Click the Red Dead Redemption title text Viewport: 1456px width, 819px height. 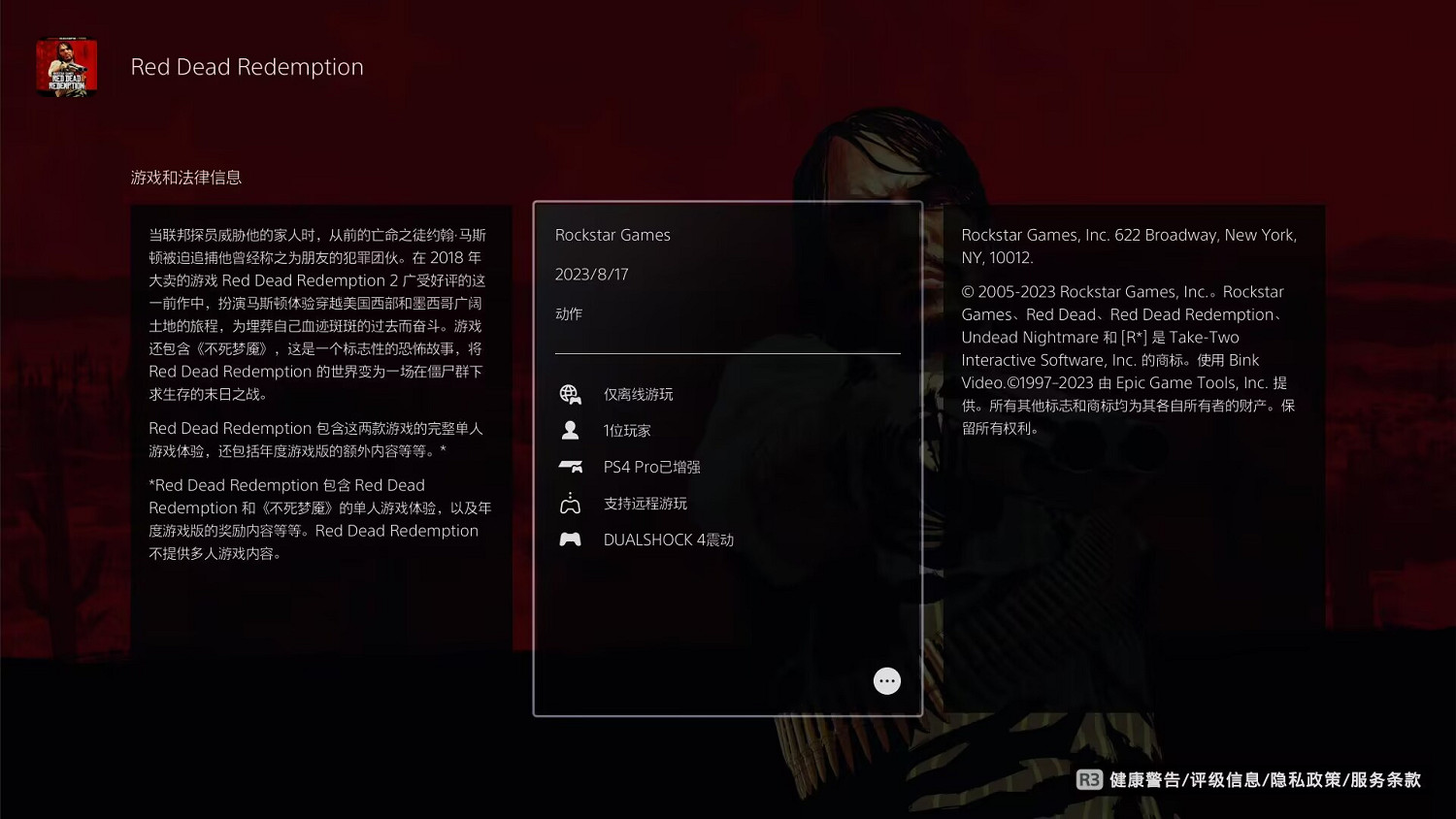click(248, 66)
